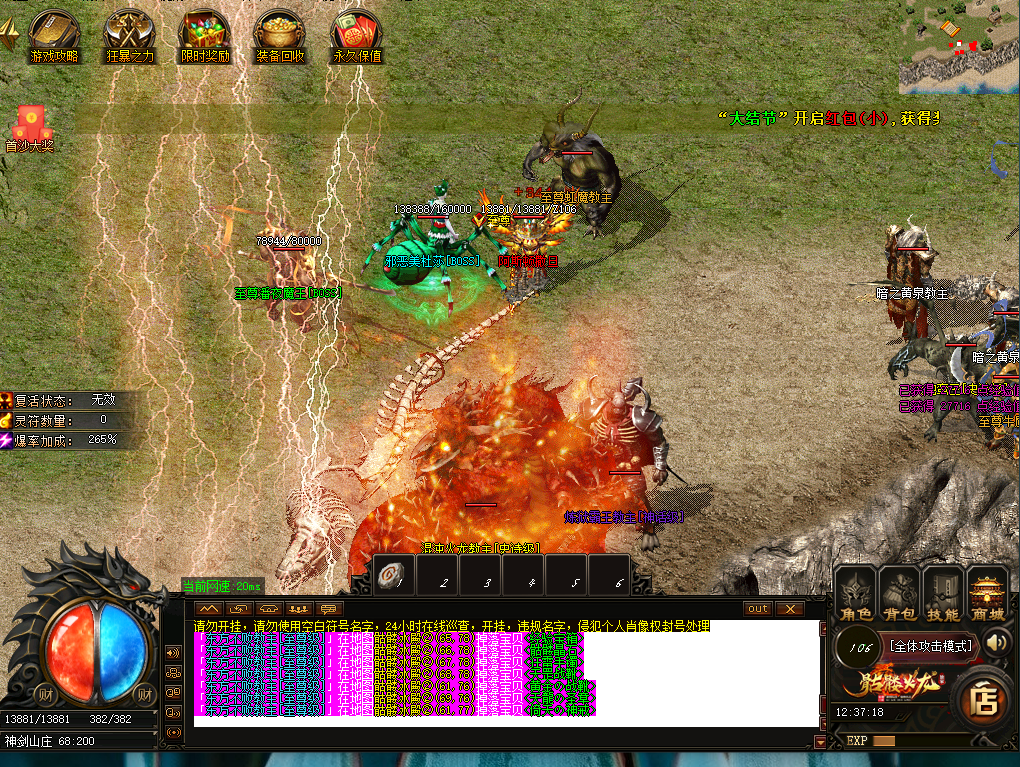This screenshot has height=767, width=1020.
Task: Toggle the speaker chat channel icon
Action: coord(174,654)
